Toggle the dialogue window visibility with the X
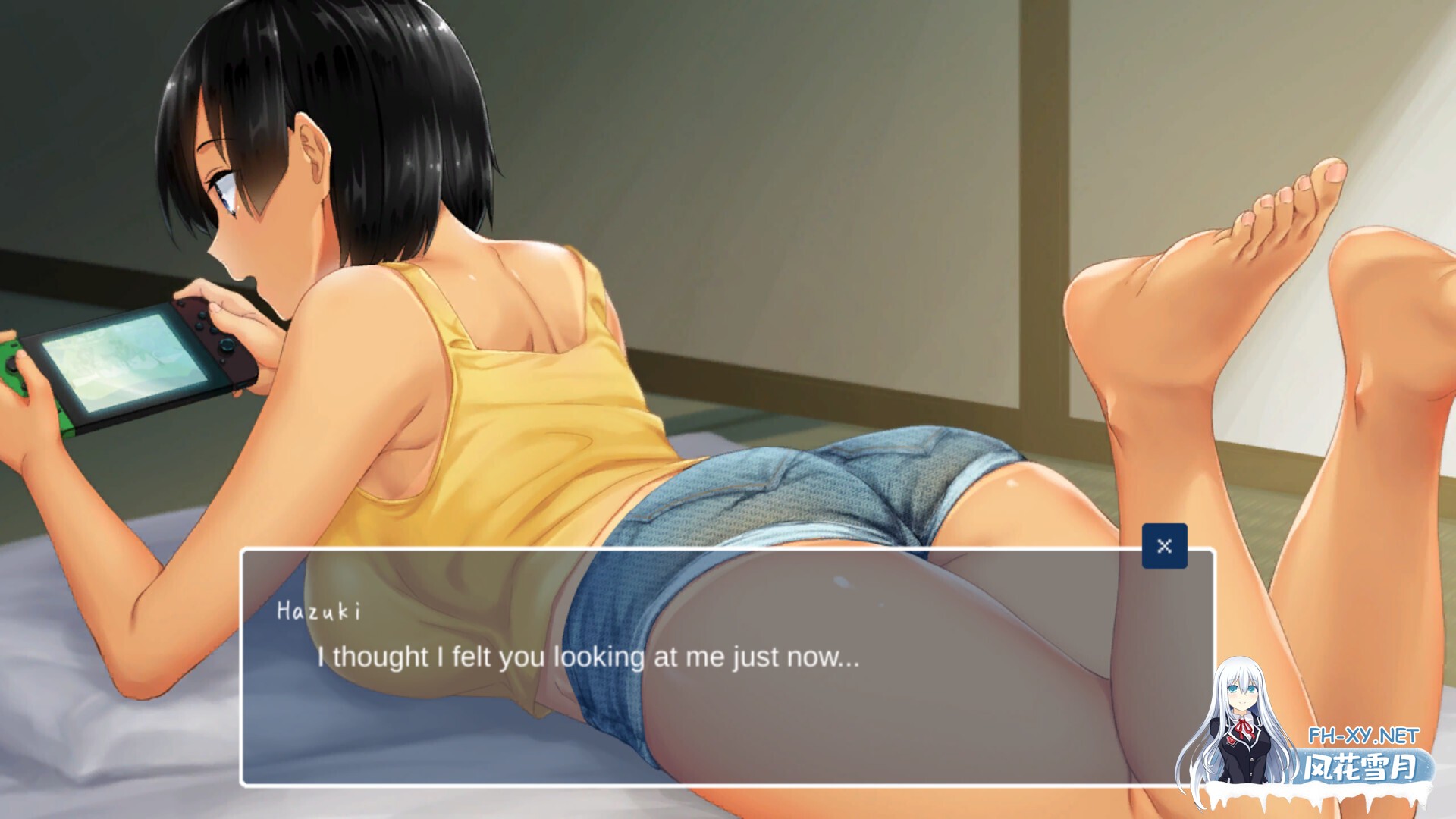This screenshot has height=819, width=1456. 1166,544
